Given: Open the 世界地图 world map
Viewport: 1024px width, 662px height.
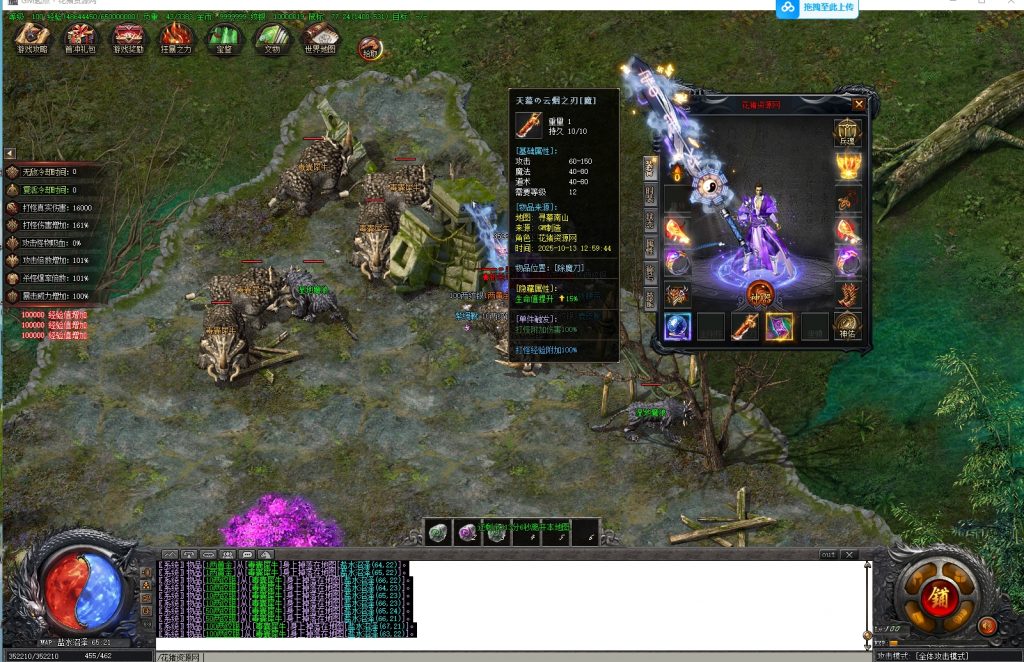Looking at the screenshot, I should 320,38.
